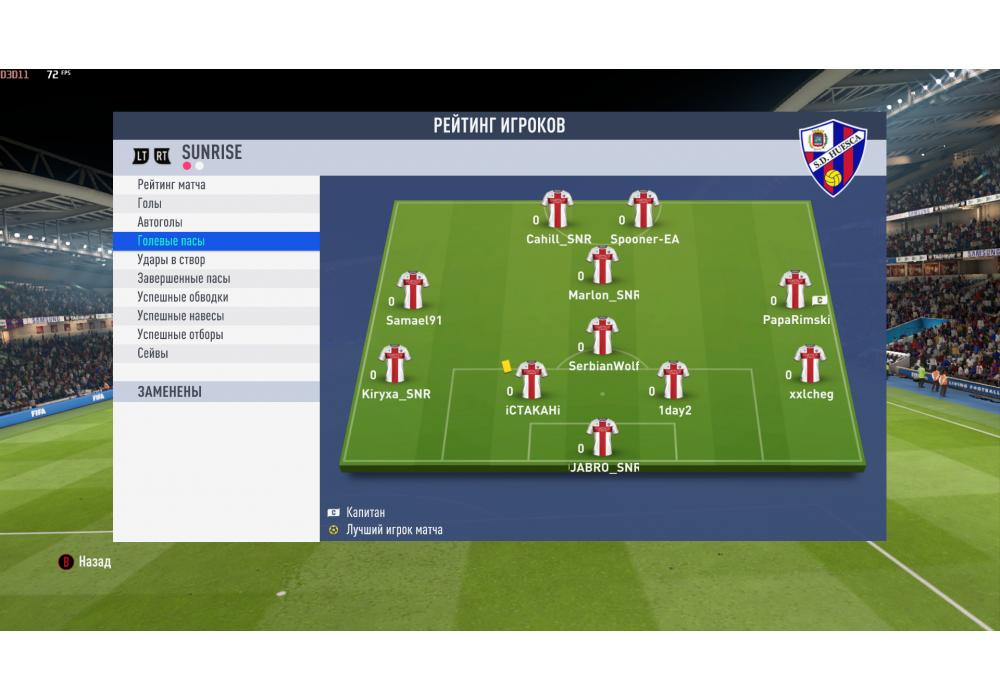Pick player Spooner-EA's shirt
This screenshot has height=700, width=1000.
coord(643,210)
